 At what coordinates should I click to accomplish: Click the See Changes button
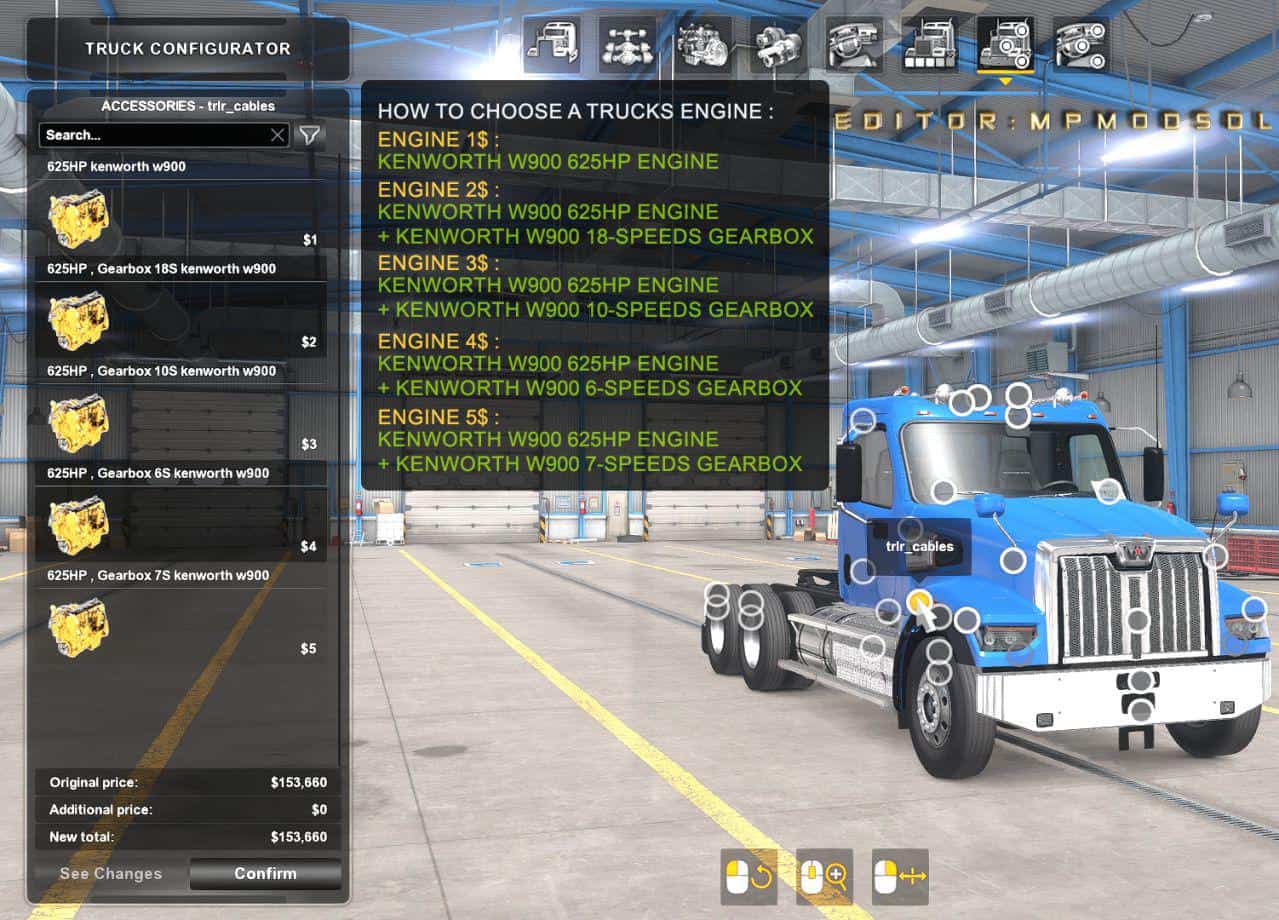coord(110,873)
